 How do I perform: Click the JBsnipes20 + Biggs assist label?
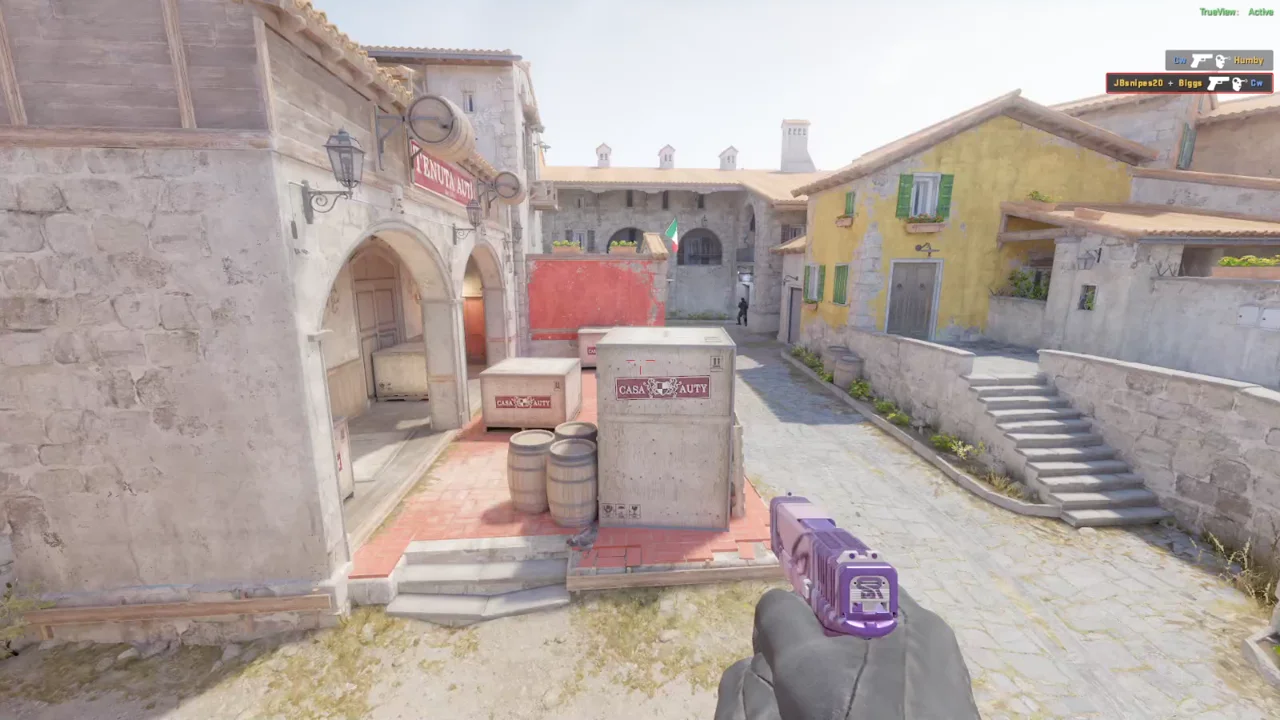pos(1158,83)
